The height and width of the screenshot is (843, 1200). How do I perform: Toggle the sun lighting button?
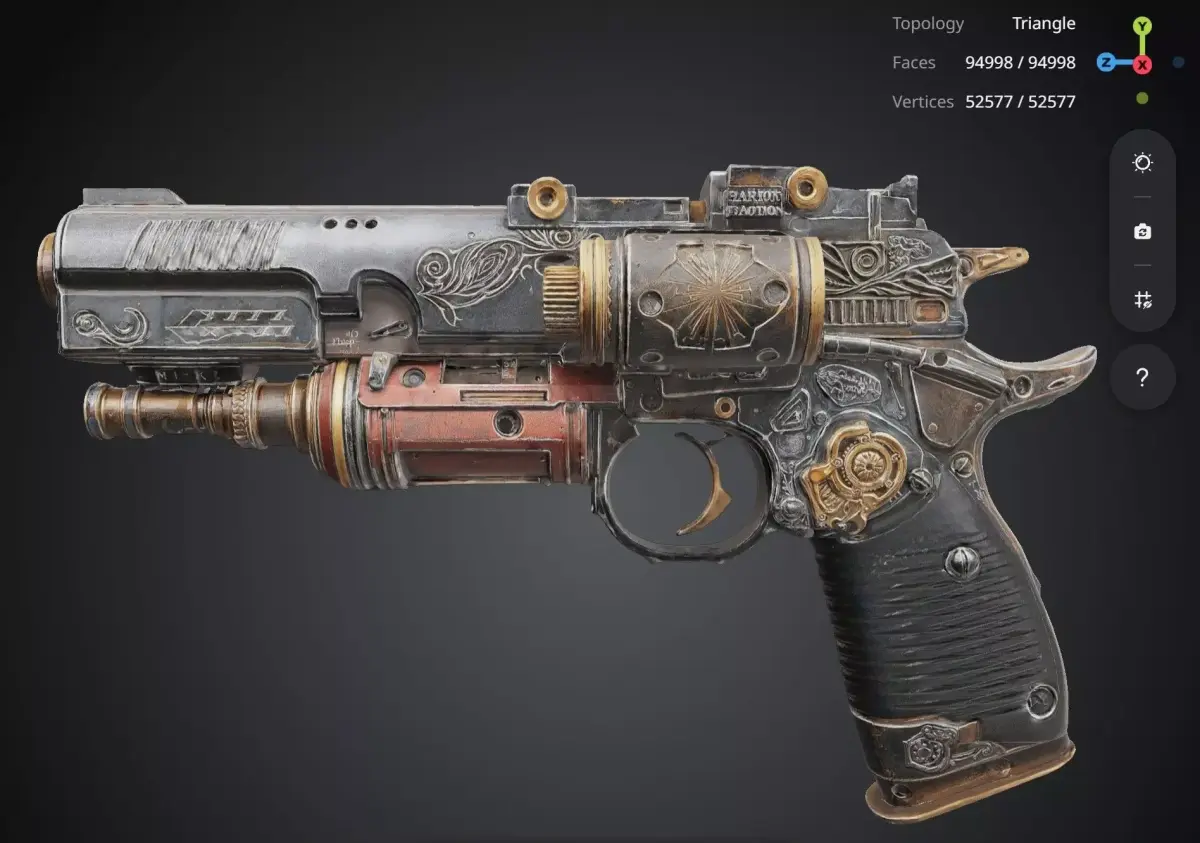tap(1143, 163)
